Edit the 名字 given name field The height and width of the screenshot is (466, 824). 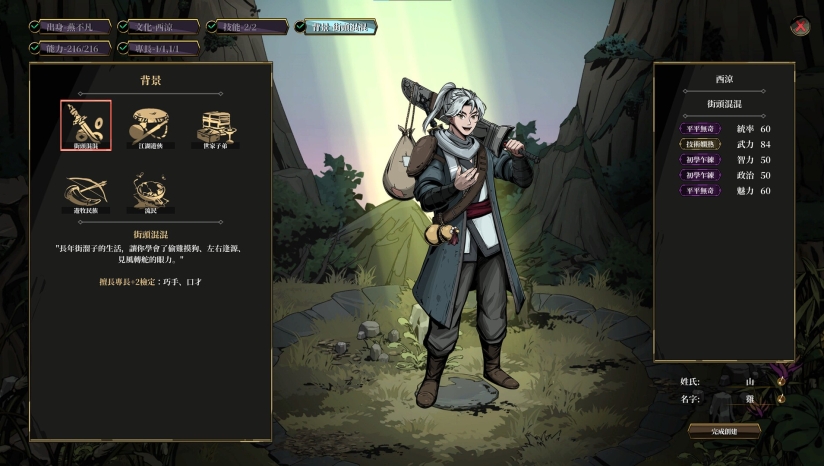[x=749, y=398]
